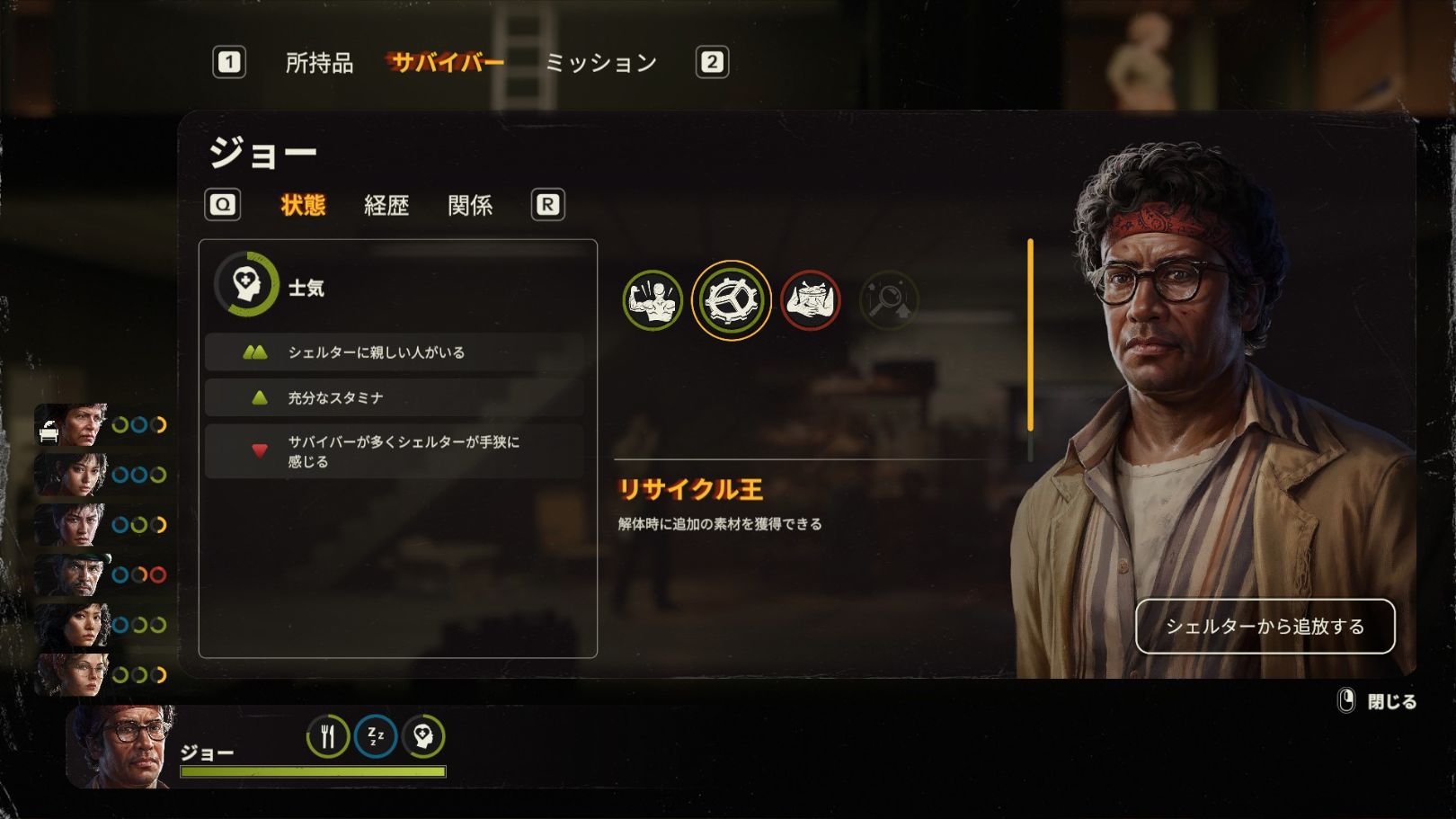Screen dimensions: 1456x819
Task: Select the flexing muscle trait icon
Action: (653, 300)
